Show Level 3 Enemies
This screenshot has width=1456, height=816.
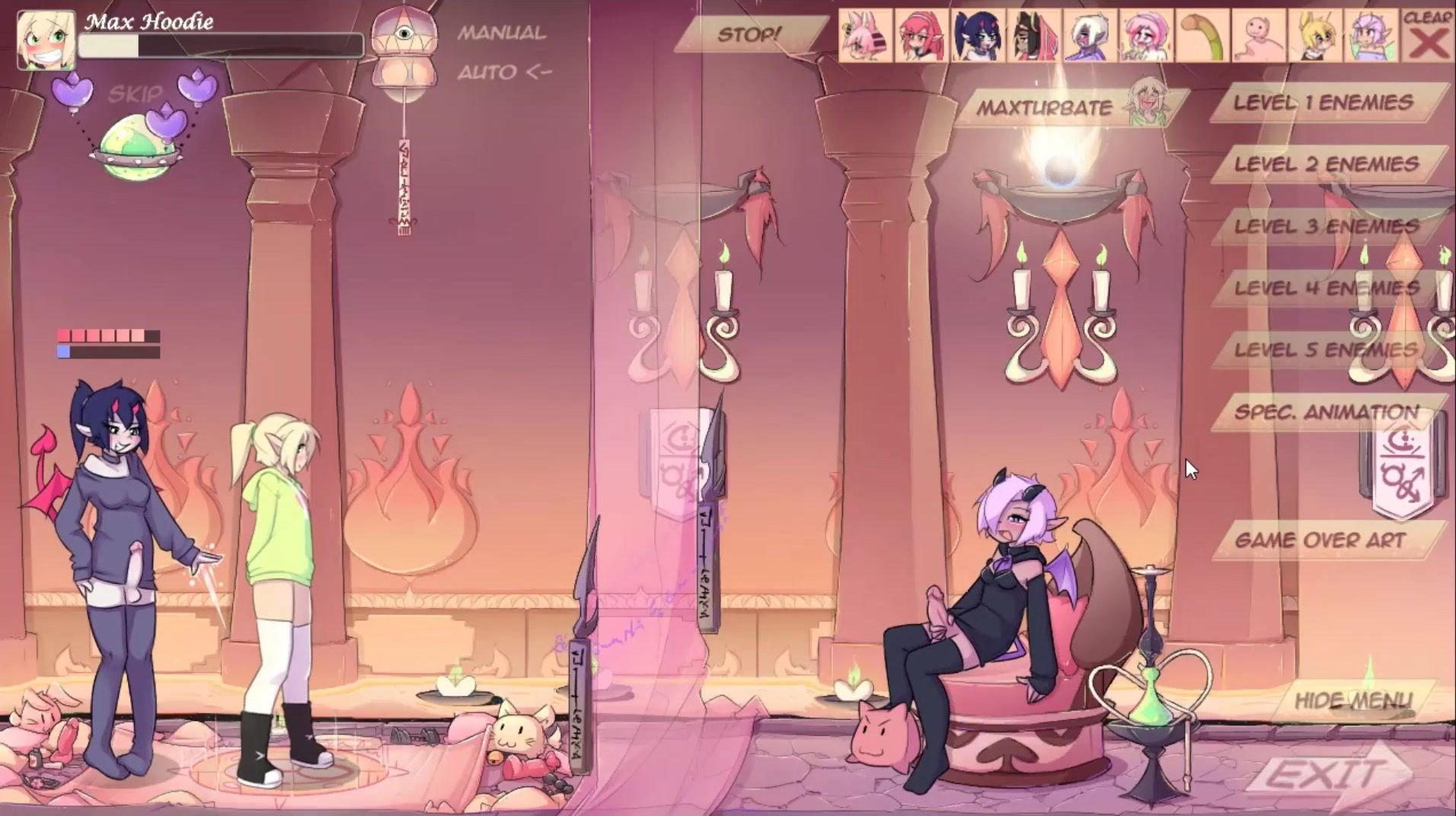(1327, 226)
